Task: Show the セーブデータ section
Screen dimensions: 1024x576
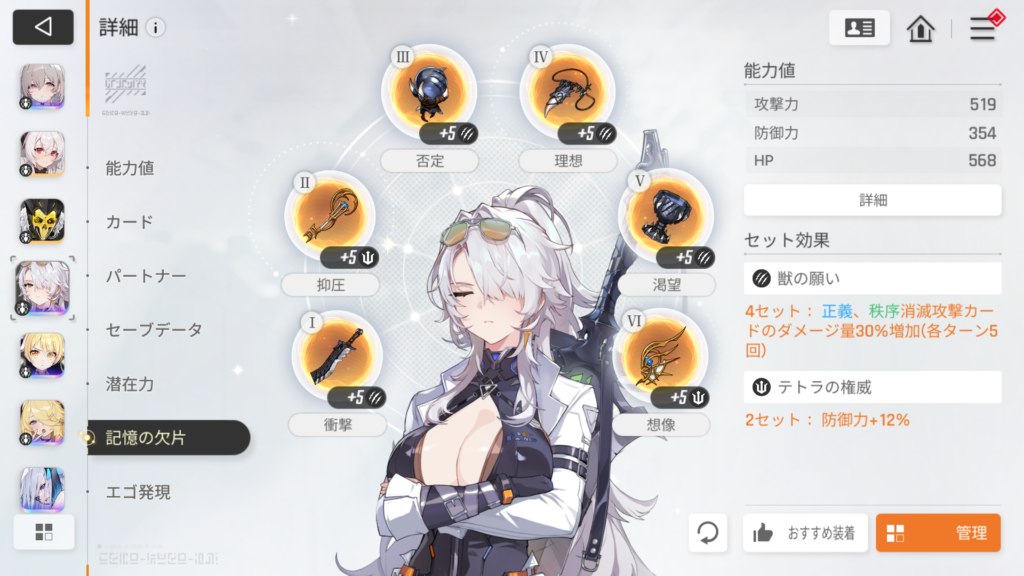Action: 154,330
